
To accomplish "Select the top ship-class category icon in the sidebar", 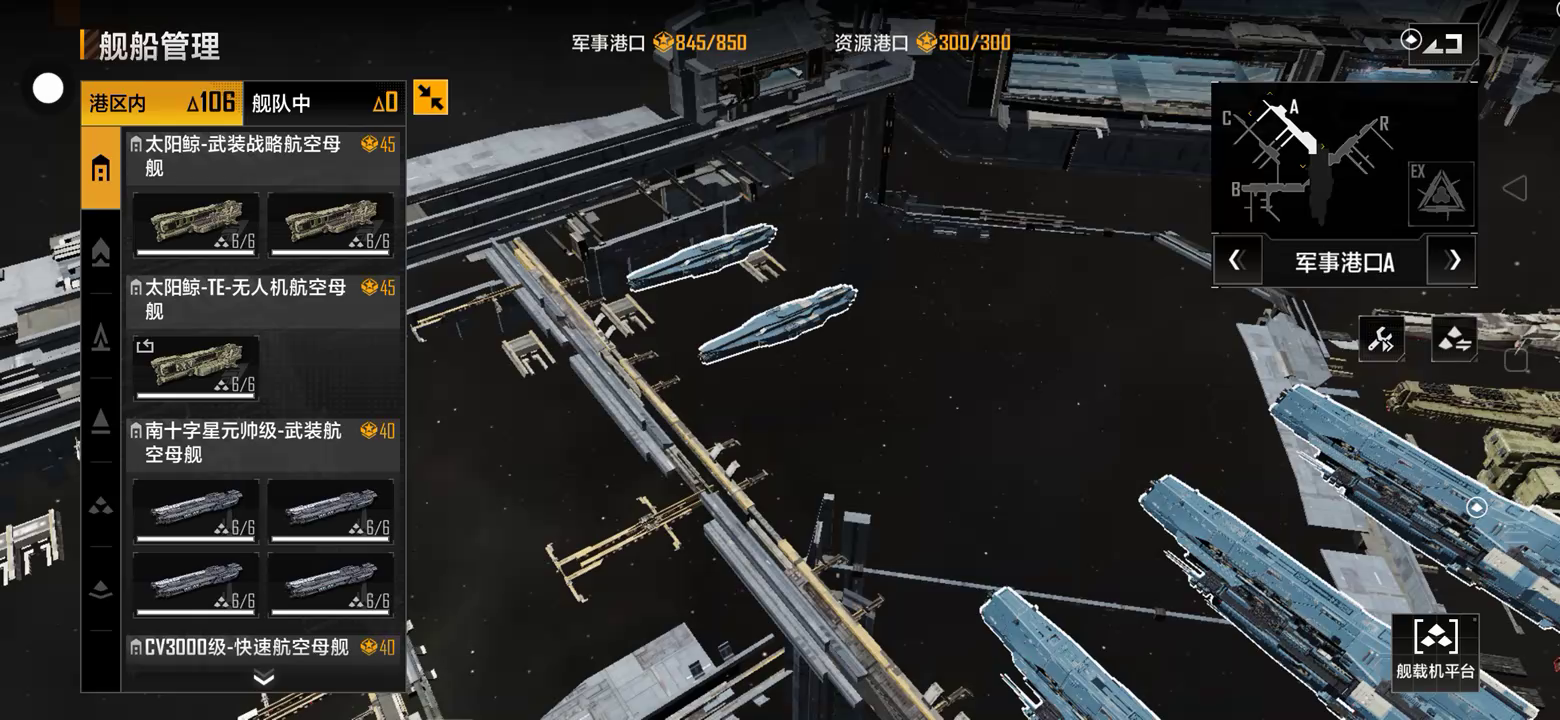I will 101,169.
